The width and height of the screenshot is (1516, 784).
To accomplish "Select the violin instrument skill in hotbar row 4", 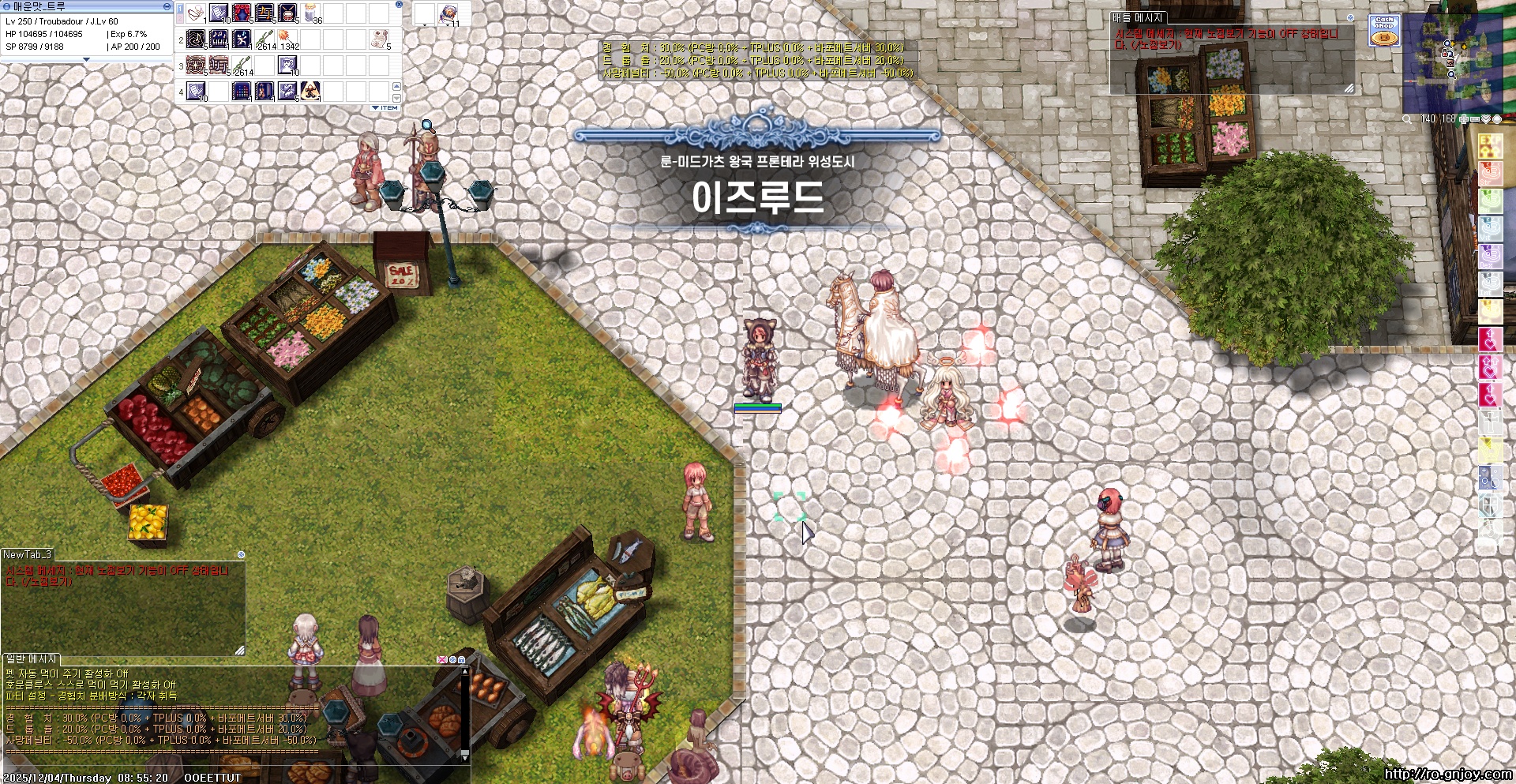I will [x=264, y=92].
